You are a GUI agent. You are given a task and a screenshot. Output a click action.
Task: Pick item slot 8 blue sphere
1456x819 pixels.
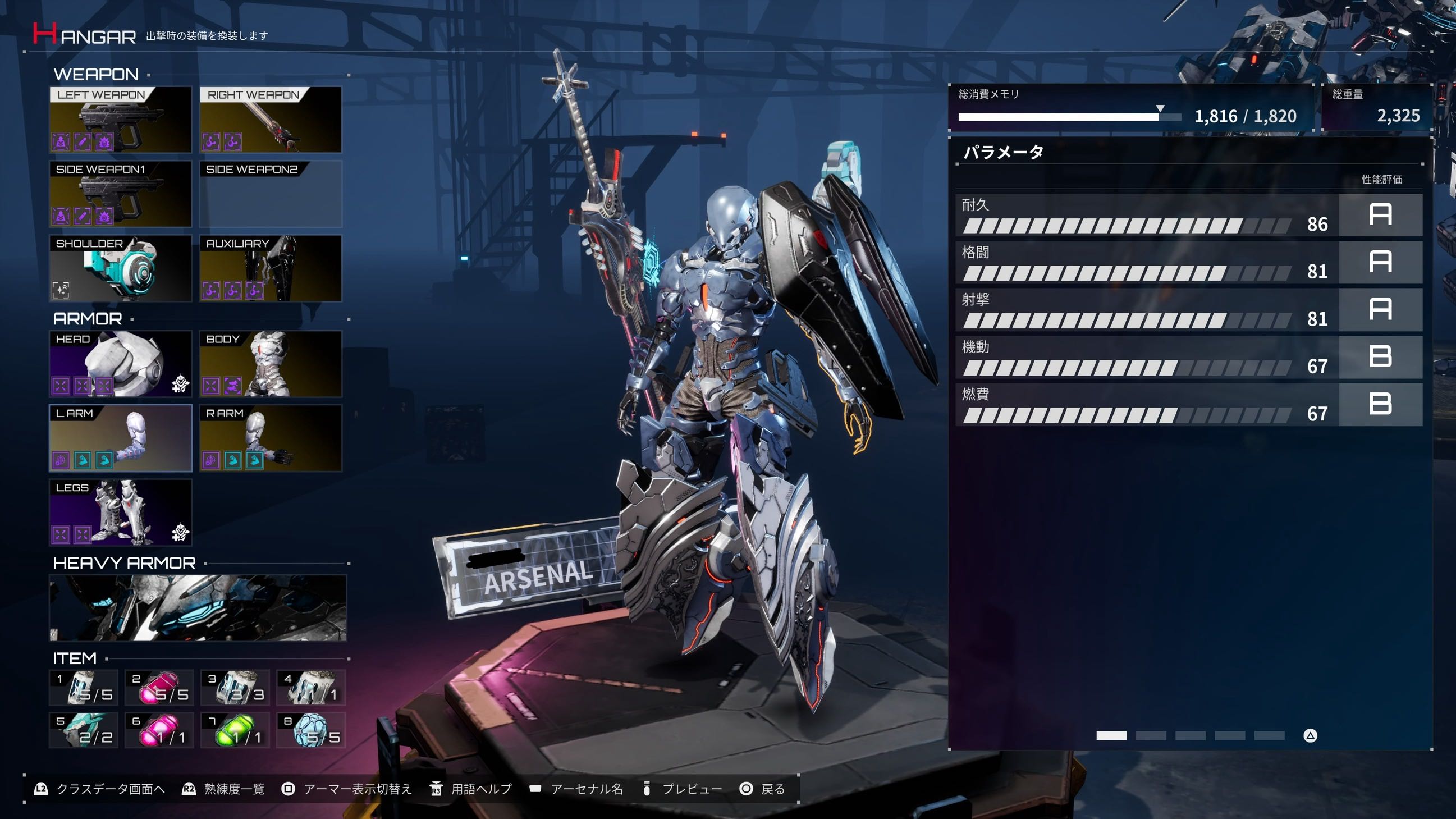[x=311, y=730]
